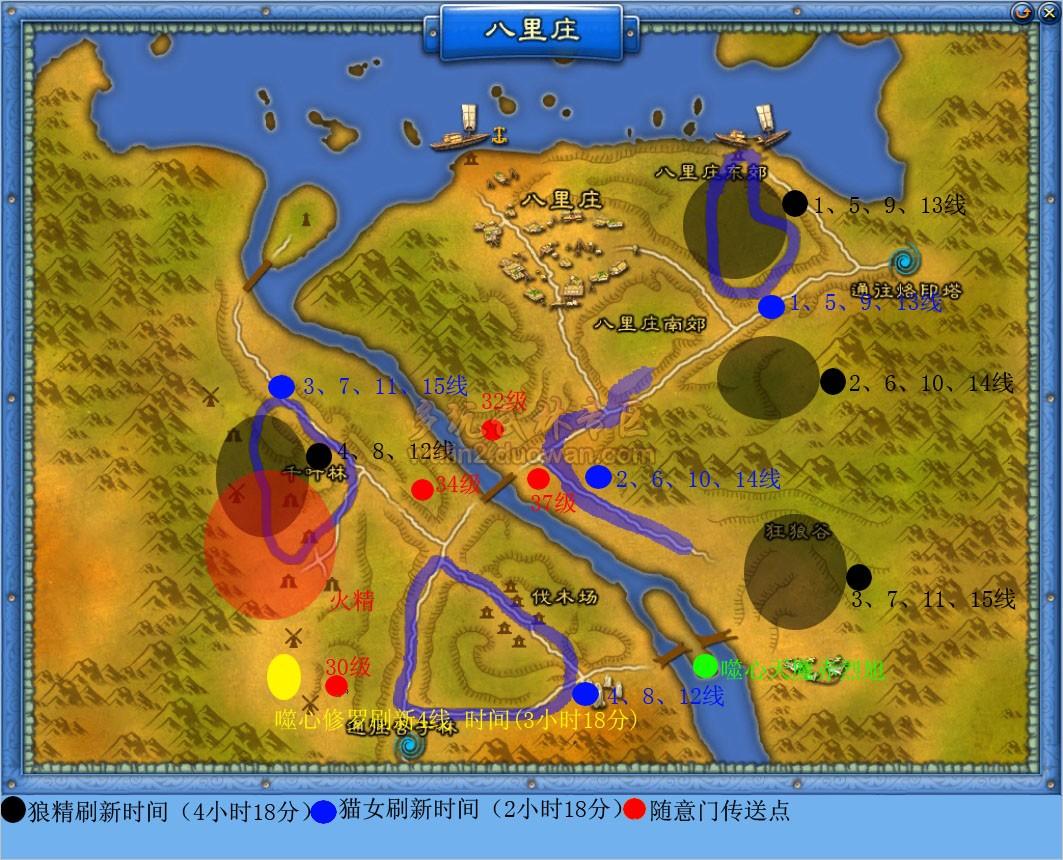Click the 狂狼谷 location label
This screenshot has width=1063, height=860.
click(797, 532)
